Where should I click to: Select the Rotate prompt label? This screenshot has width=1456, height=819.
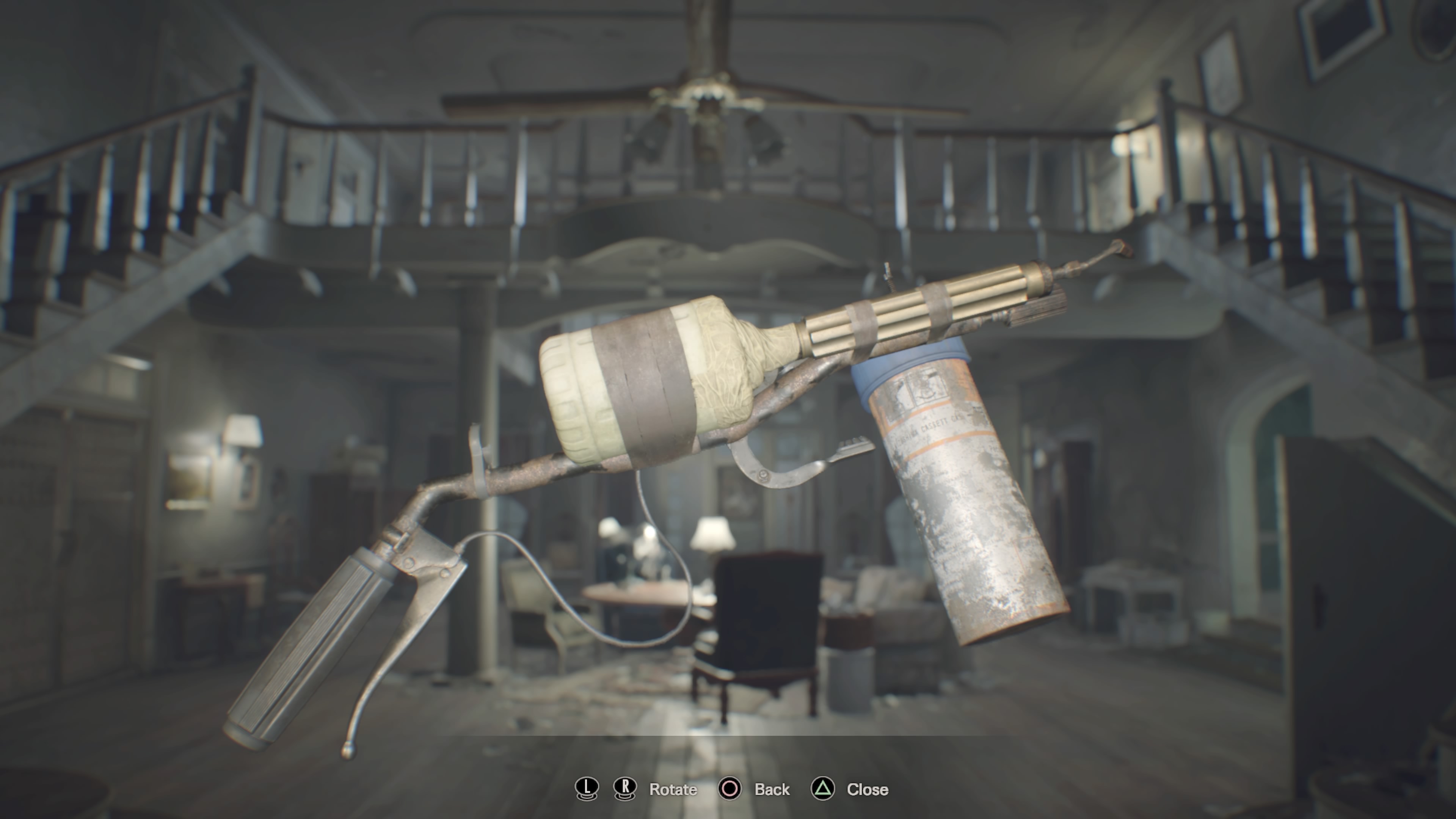[x=674, y=789]
